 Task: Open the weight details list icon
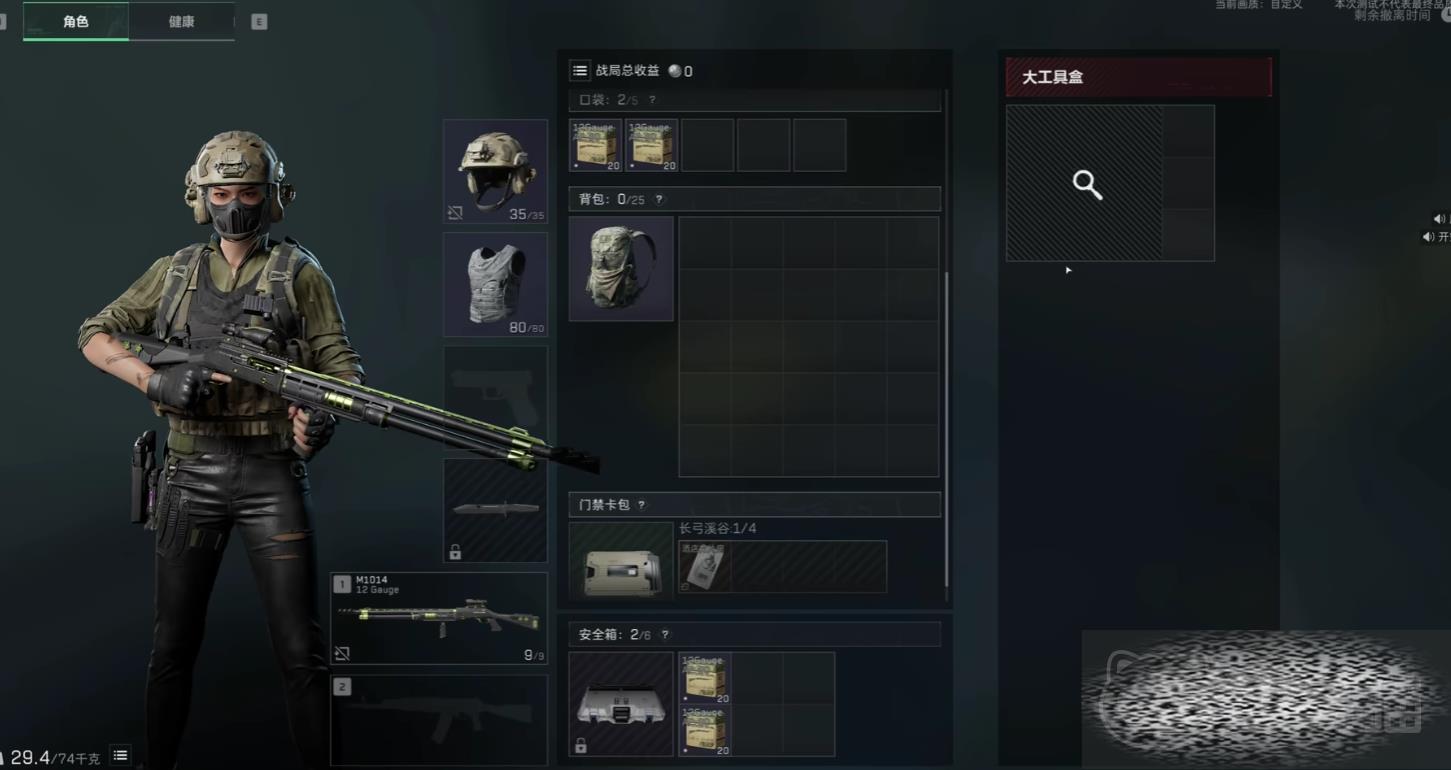click(120, 756)
